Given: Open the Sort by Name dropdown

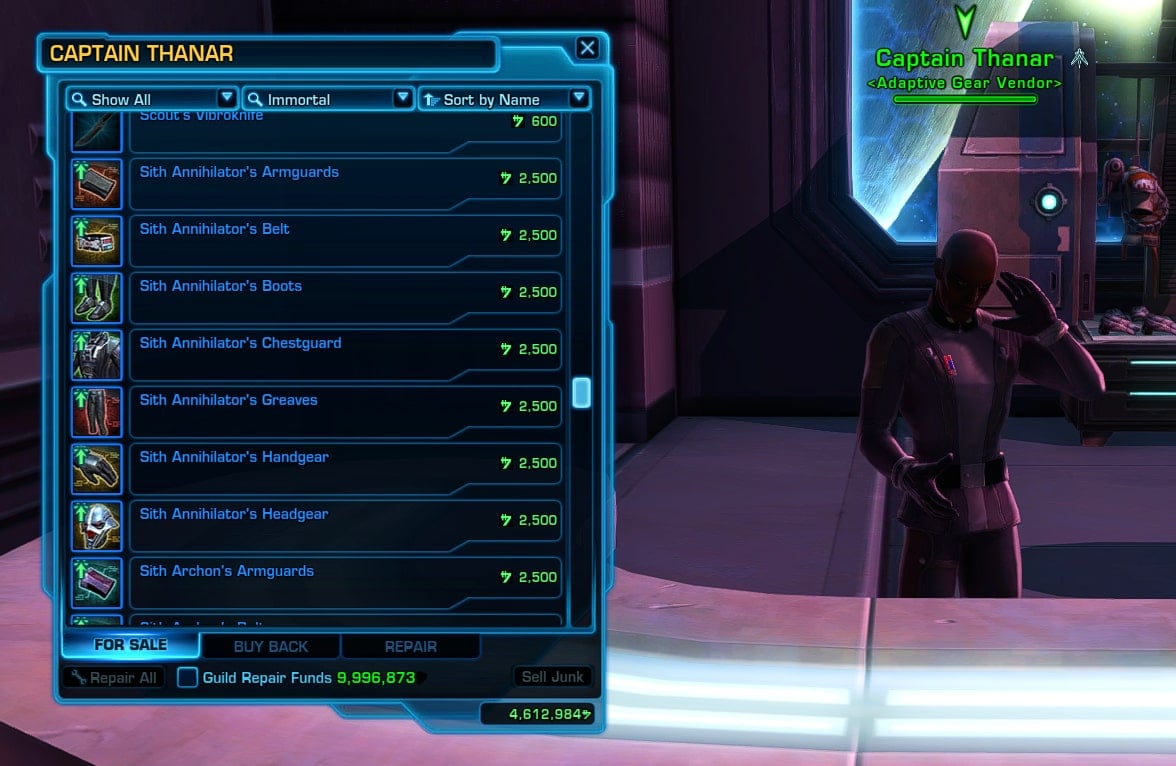Looking at the screenshot, I should pyautogui.click(x=504, y=99).
